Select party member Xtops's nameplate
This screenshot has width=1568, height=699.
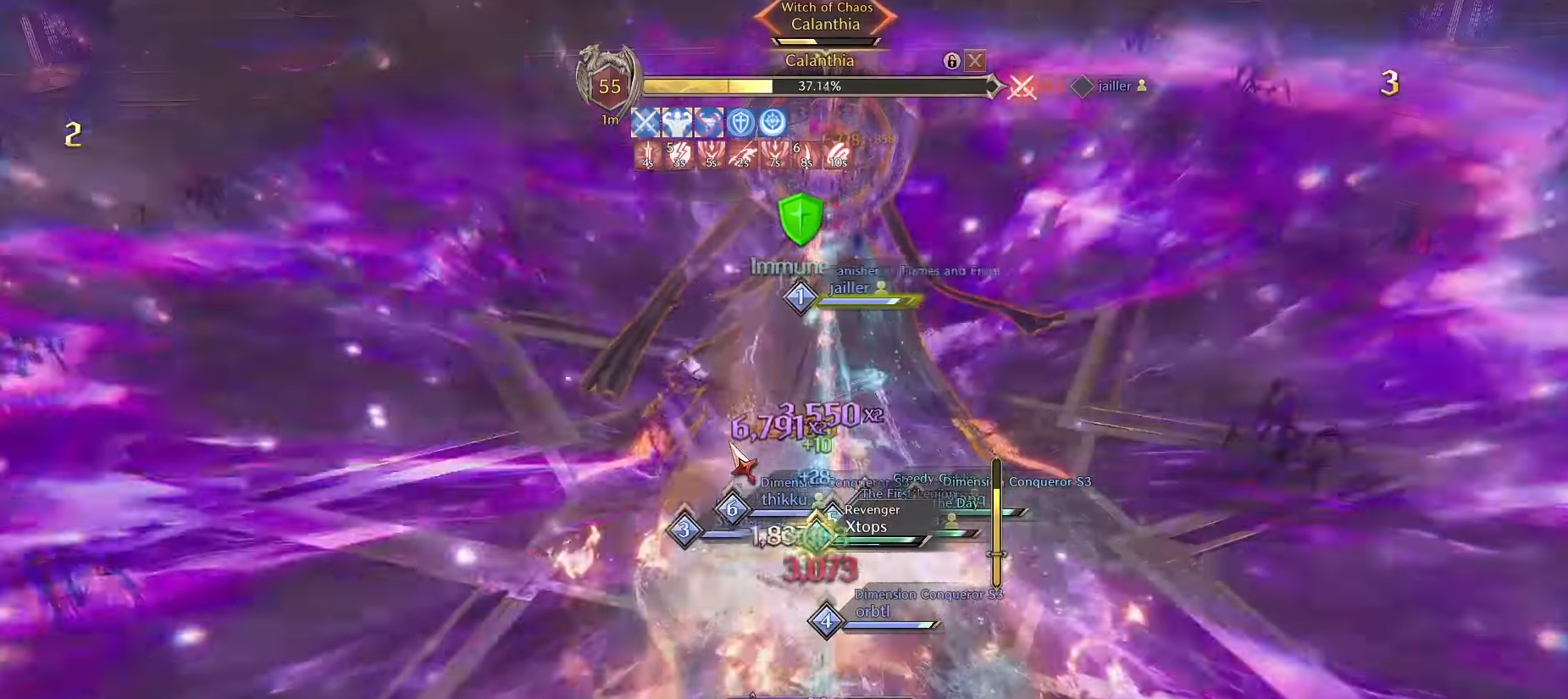[x=866, y=527]
